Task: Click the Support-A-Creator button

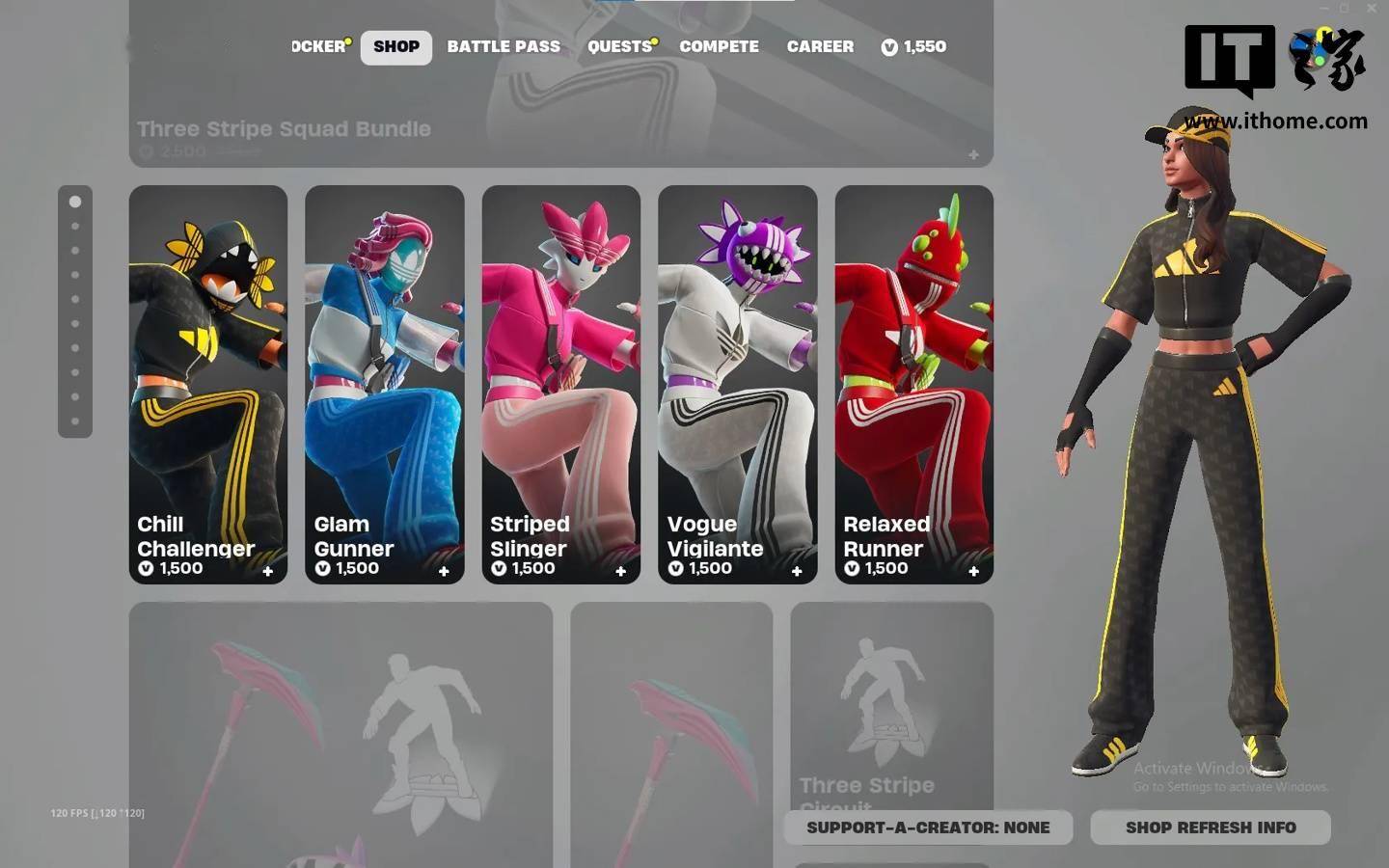Action: [x=928, y=827]
